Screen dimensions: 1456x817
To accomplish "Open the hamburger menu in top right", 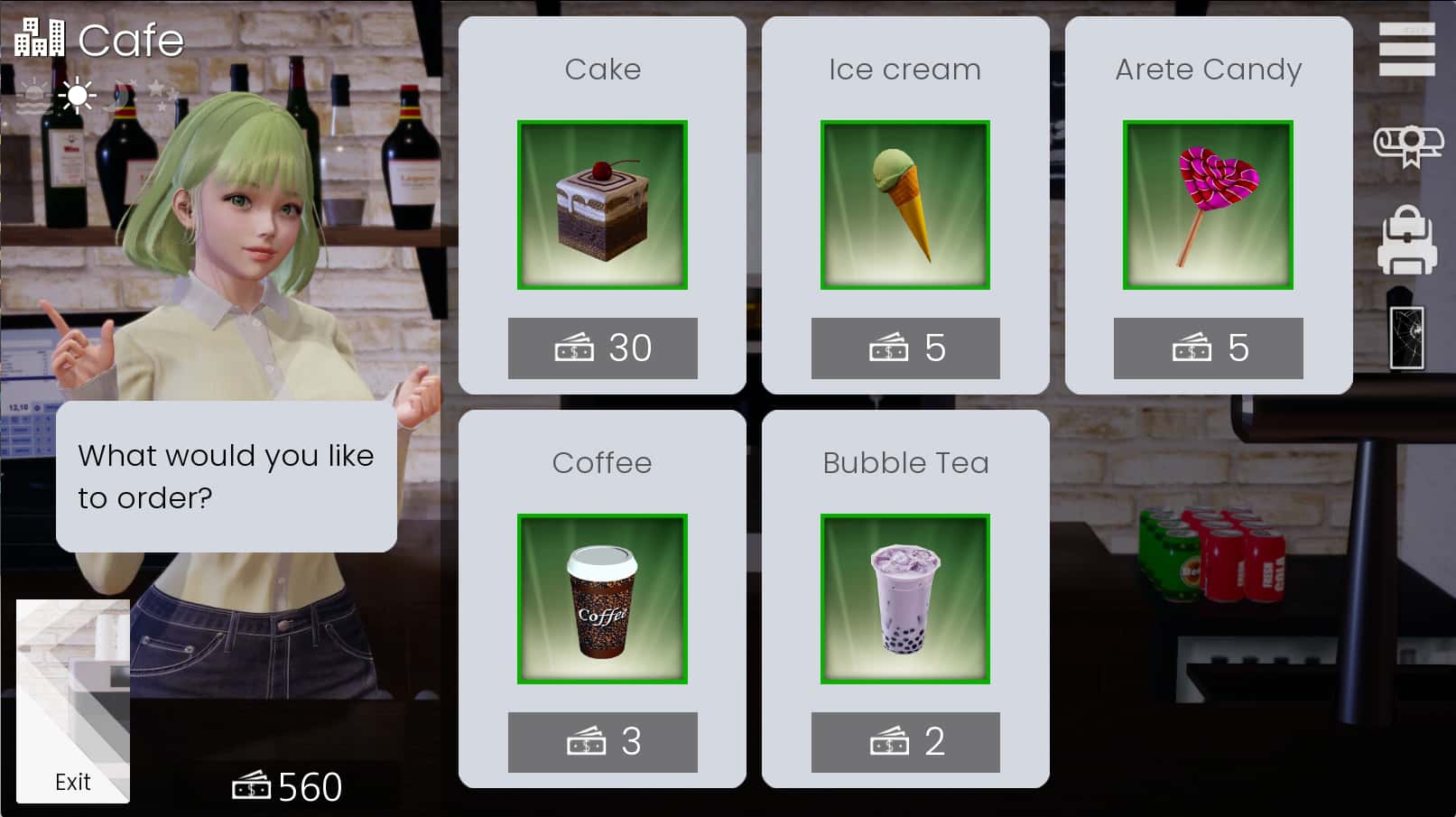I will tap(1408, 50).
